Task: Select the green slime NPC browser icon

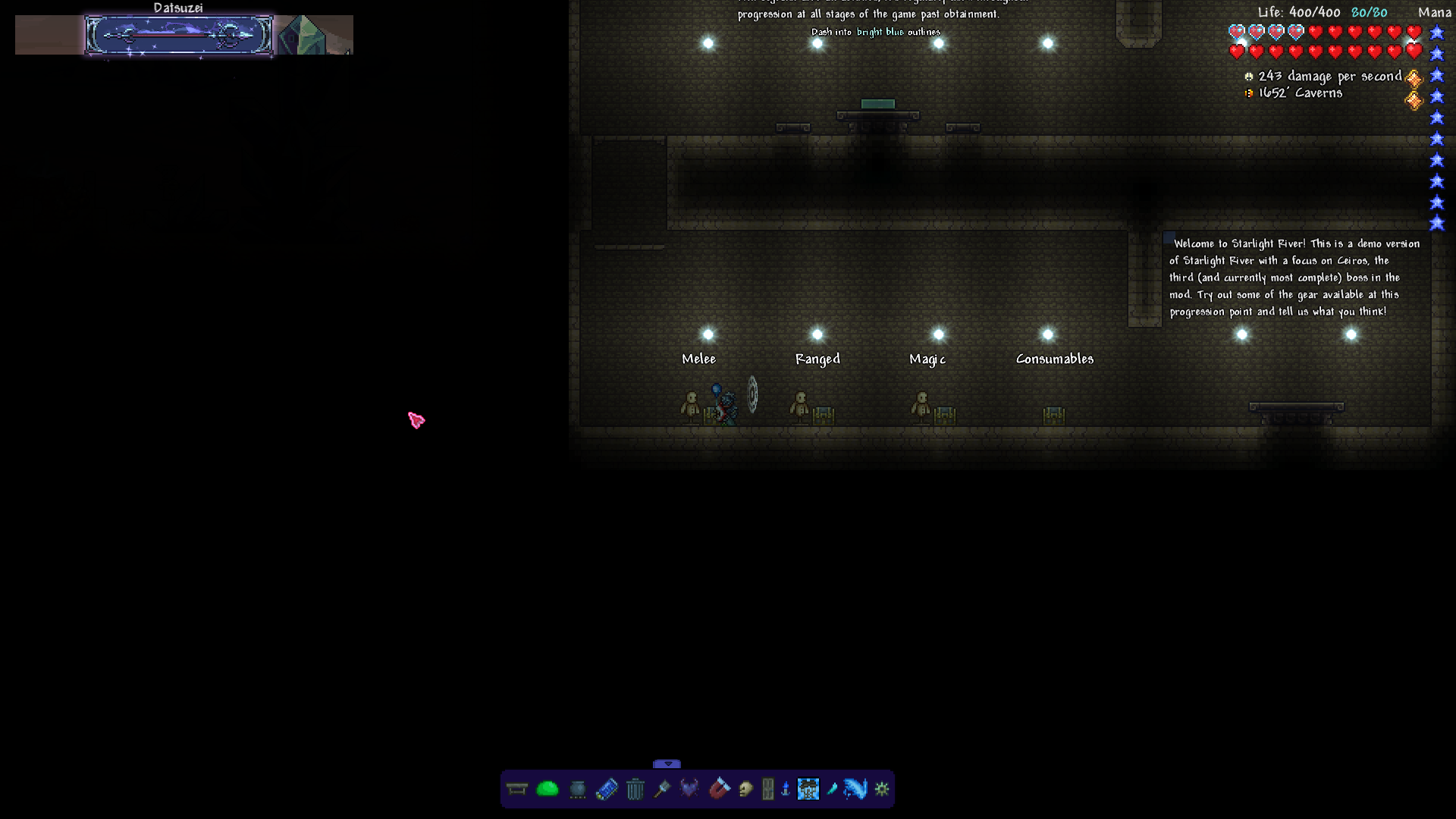Action: click(x=547, y=789)
